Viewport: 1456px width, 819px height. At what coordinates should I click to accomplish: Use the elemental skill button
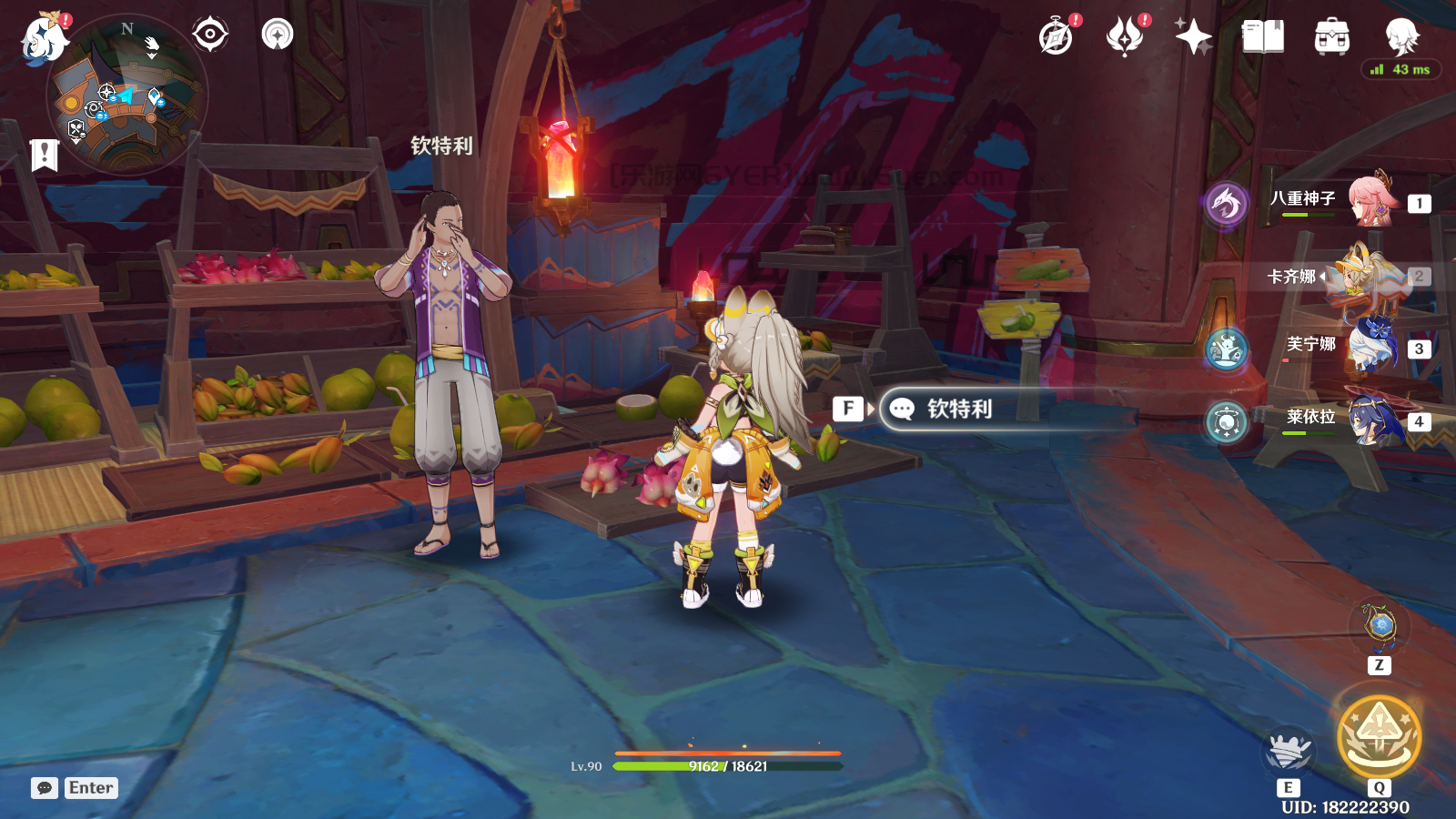point(1288,752)
